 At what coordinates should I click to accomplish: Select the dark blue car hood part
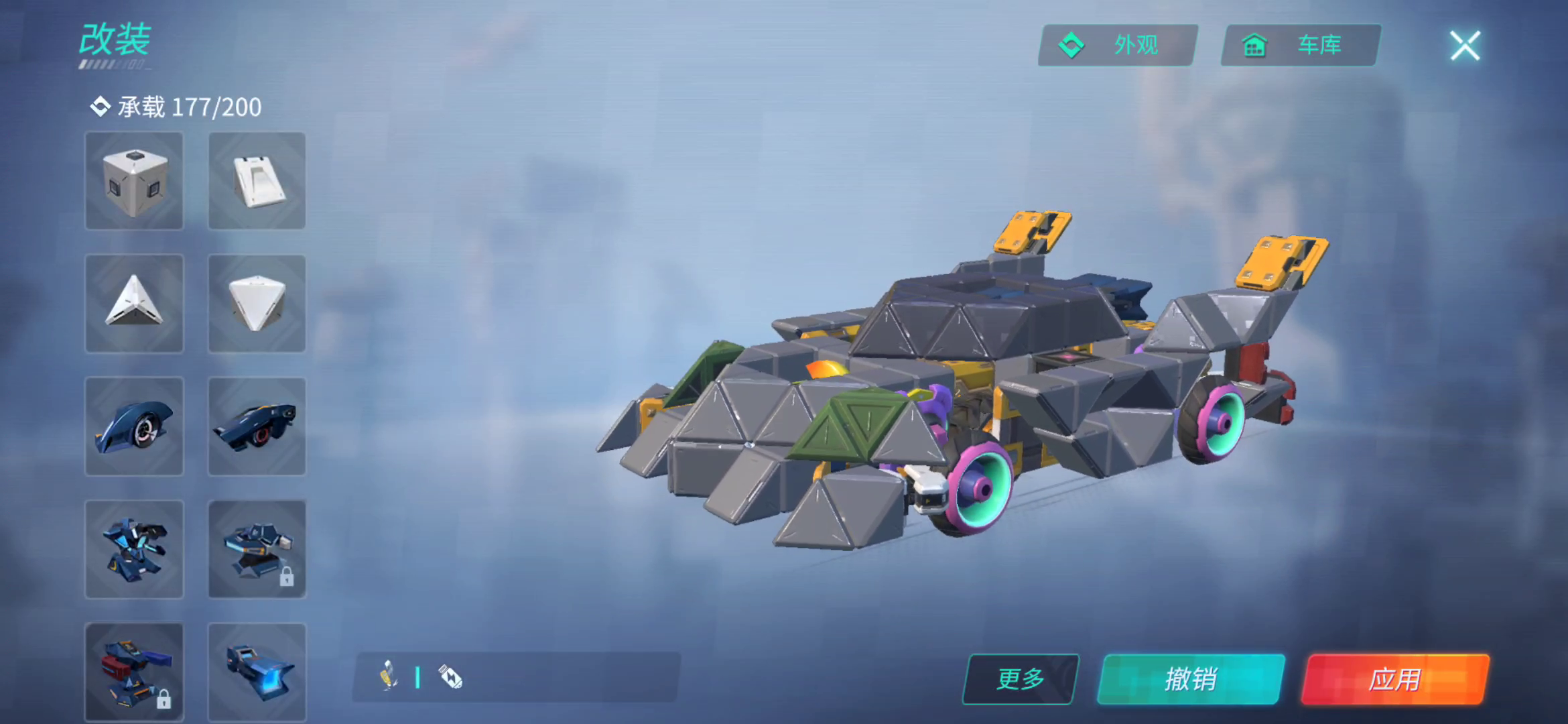click(x=257, y=426)
